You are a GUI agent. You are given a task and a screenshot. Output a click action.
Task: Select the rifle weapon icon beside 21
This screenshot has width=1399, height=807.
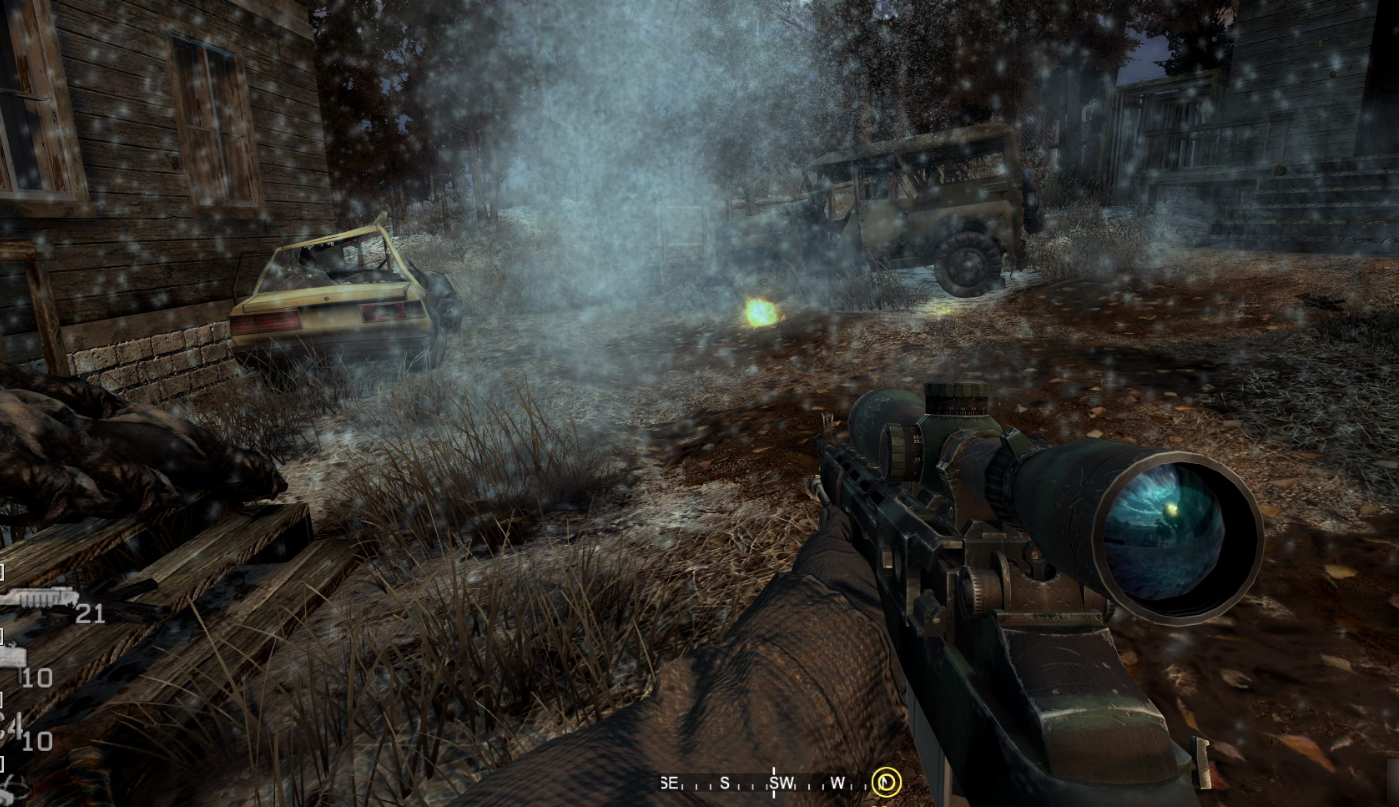pos(38,599)
